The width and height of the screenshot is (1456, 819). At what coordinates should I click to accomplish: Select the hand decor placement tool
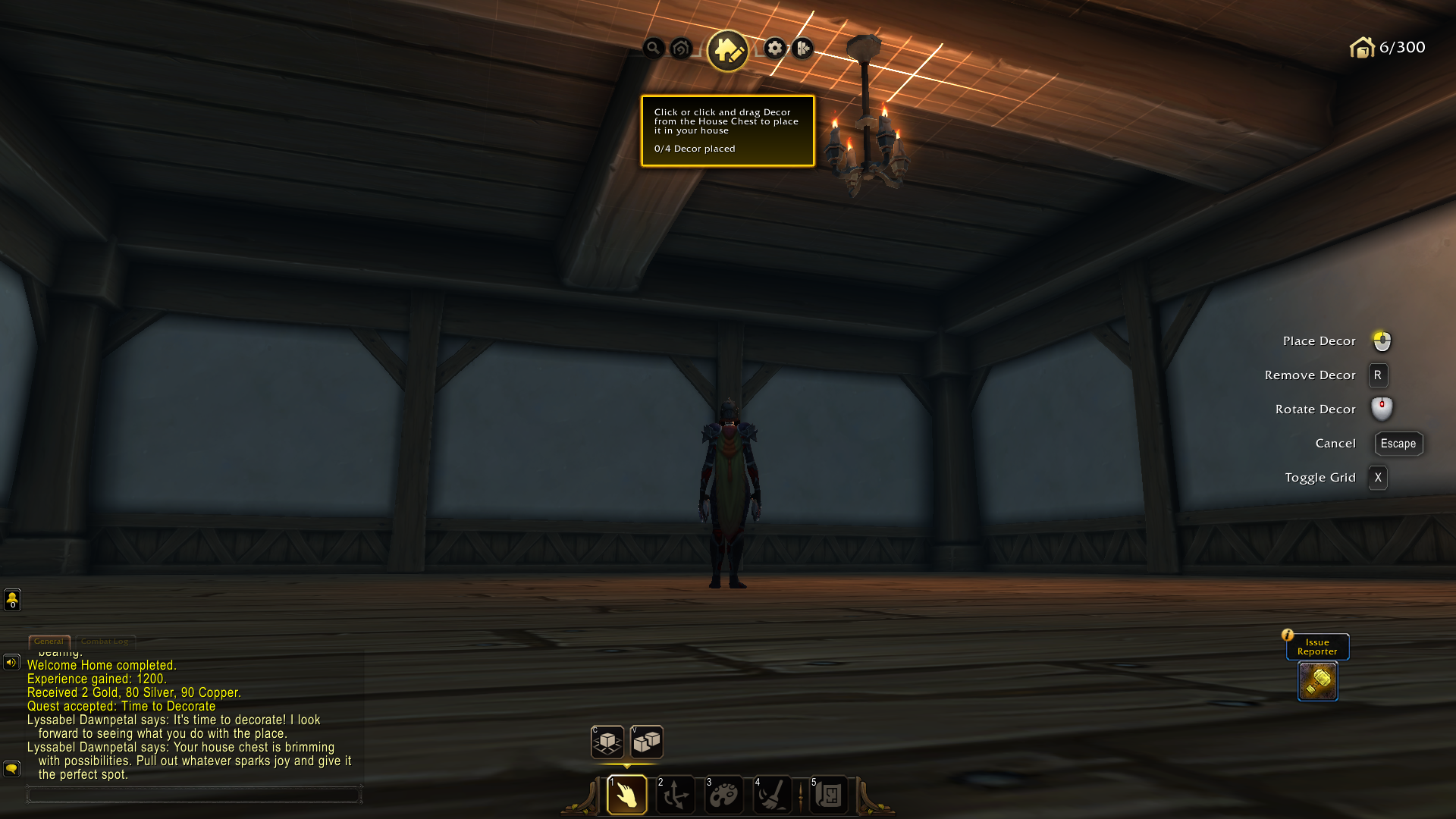tap(626, 795)
